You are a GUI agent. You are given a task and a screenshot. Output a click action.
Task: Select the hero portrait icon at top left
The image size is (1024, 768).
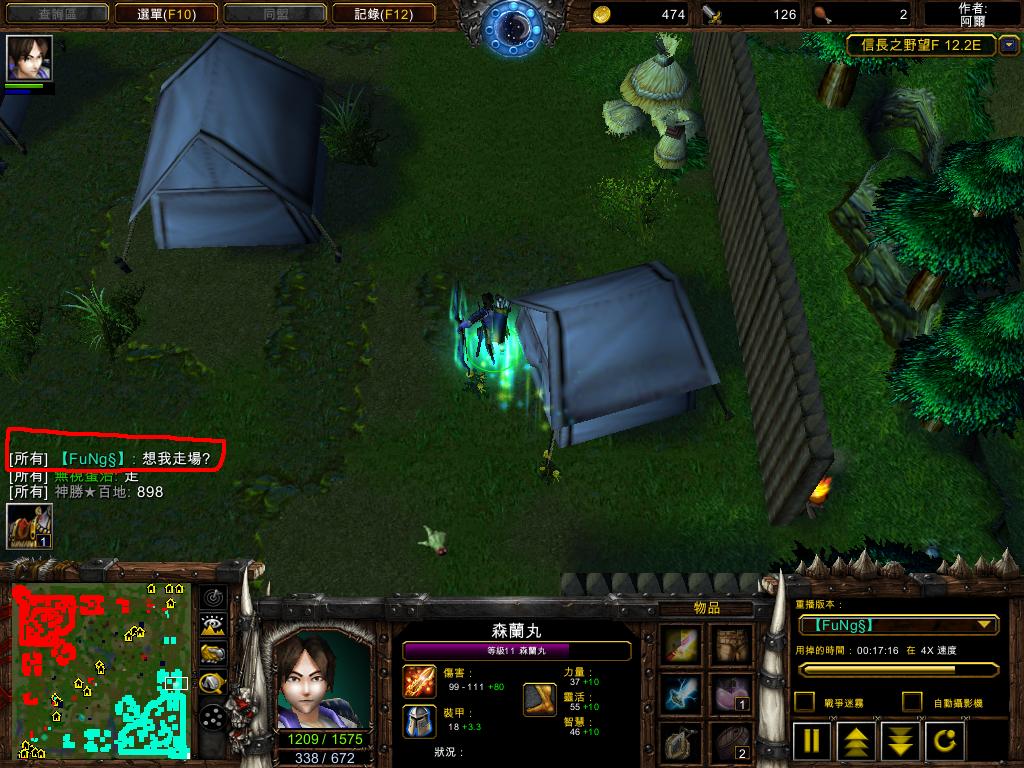(x=29, y=58)
